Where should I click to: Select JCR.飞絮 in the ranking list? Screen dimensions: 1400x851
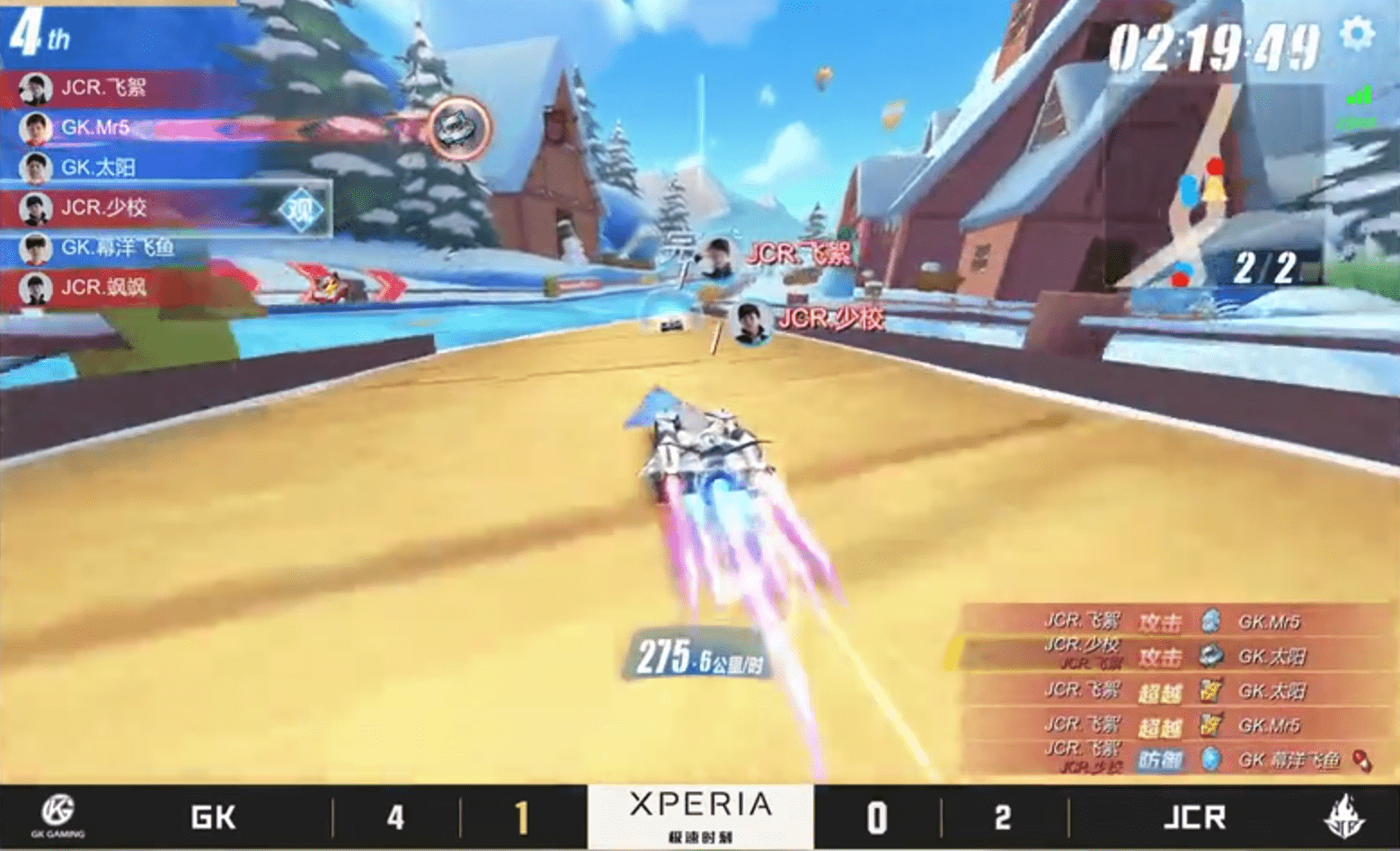coord(103,88)
